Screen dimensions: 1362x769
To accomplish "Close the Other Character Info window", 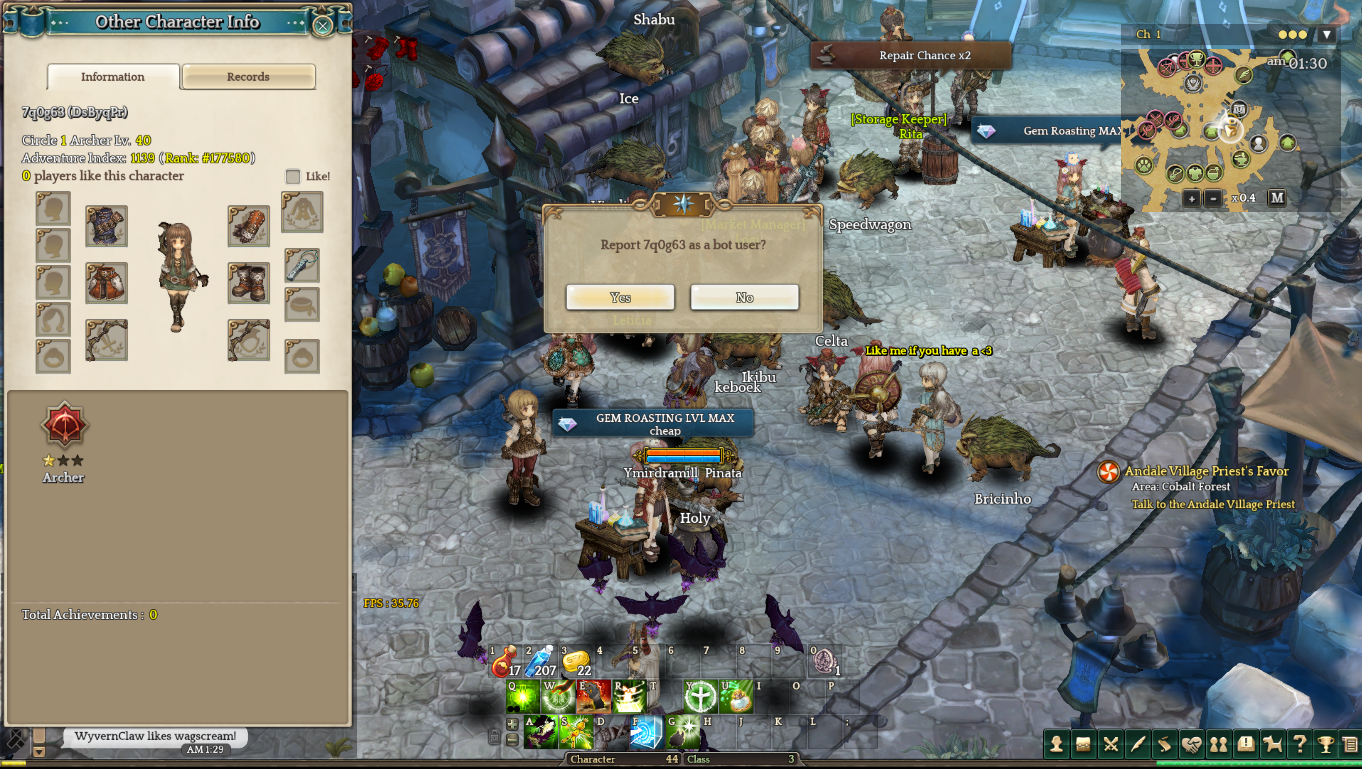I will pyautogui.click(x=323, y=26).
